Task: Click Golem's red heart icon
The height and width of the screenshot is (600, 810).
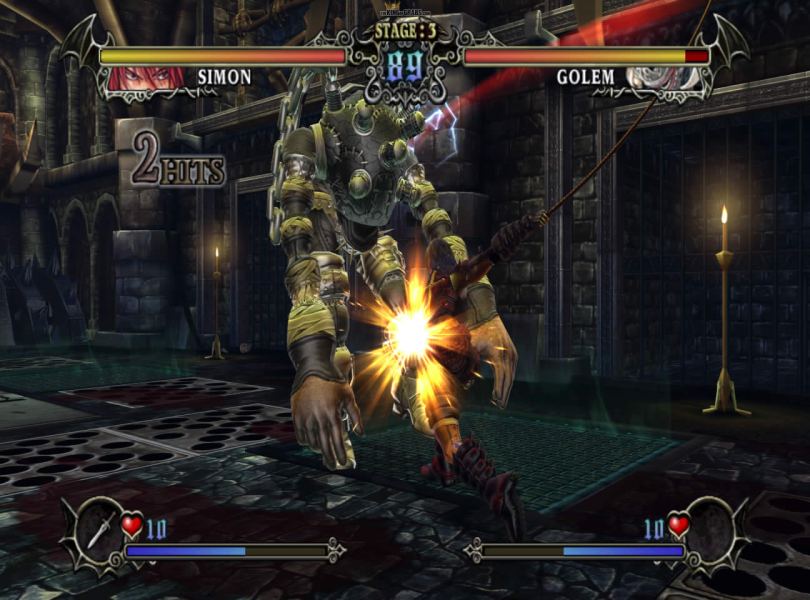Action: (679, 524)
